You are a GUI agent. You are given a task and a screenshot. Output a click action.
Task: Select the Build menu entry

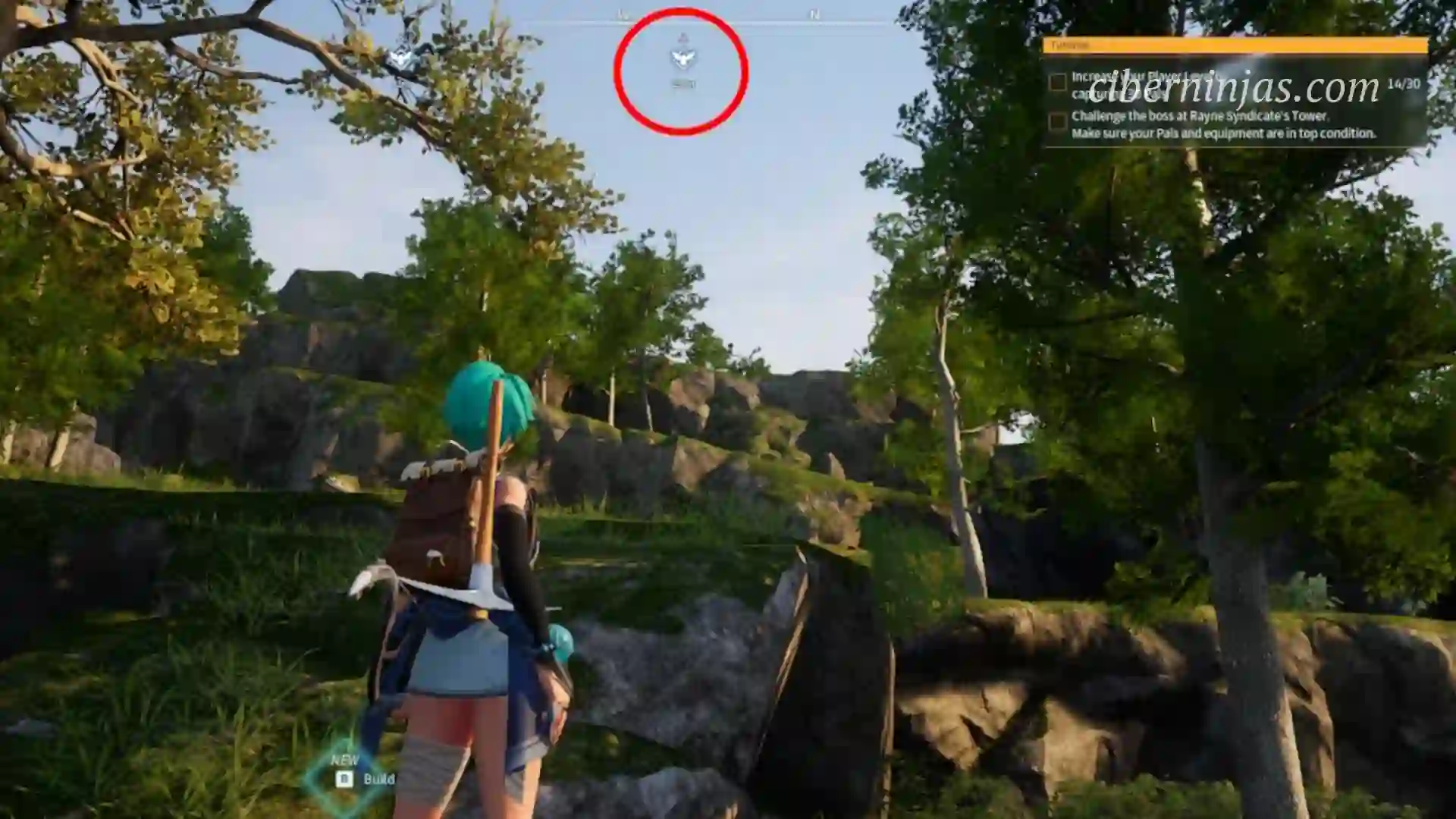(x=379, y=778)
